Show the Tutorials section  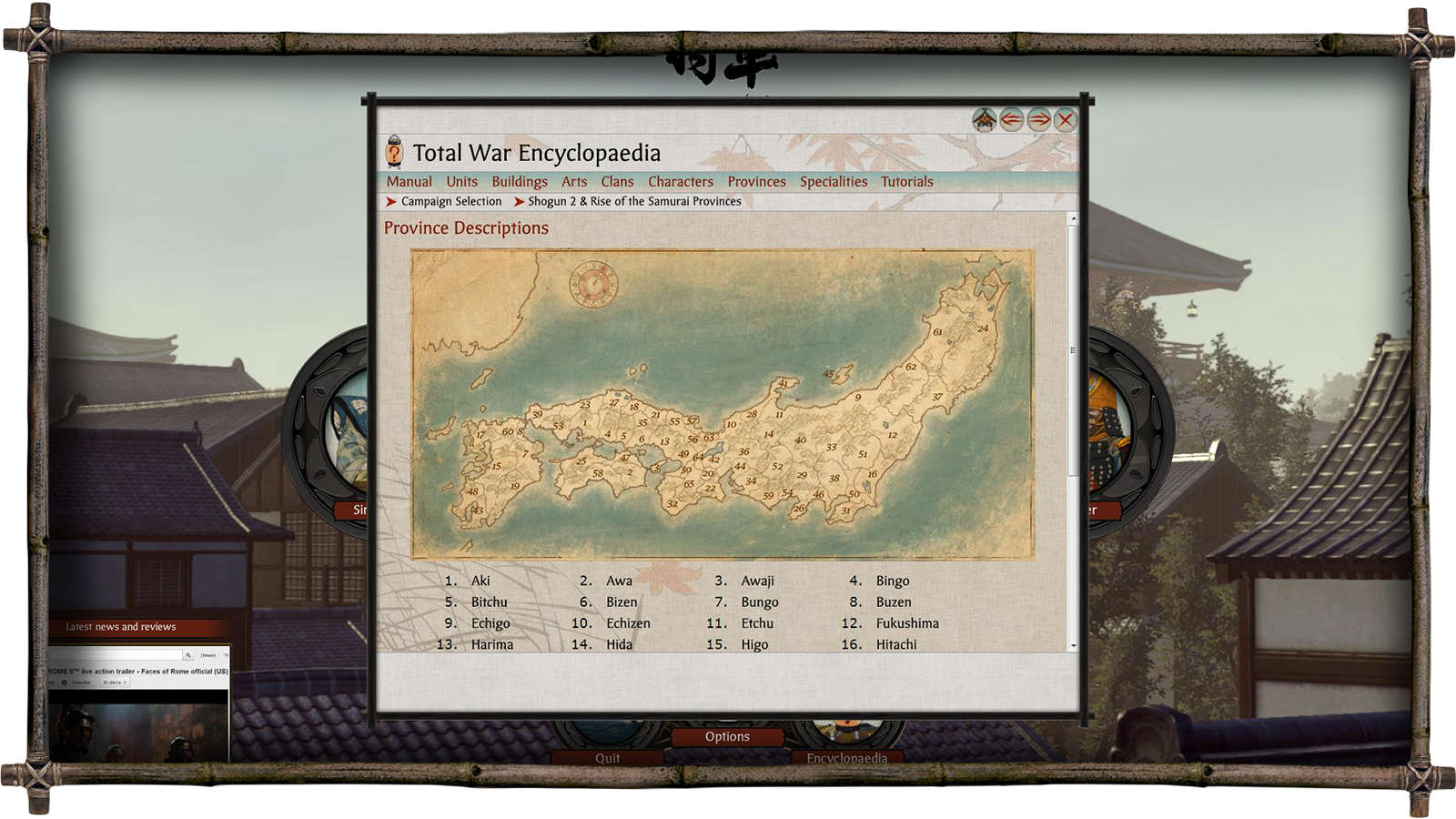tap(906, 182)
